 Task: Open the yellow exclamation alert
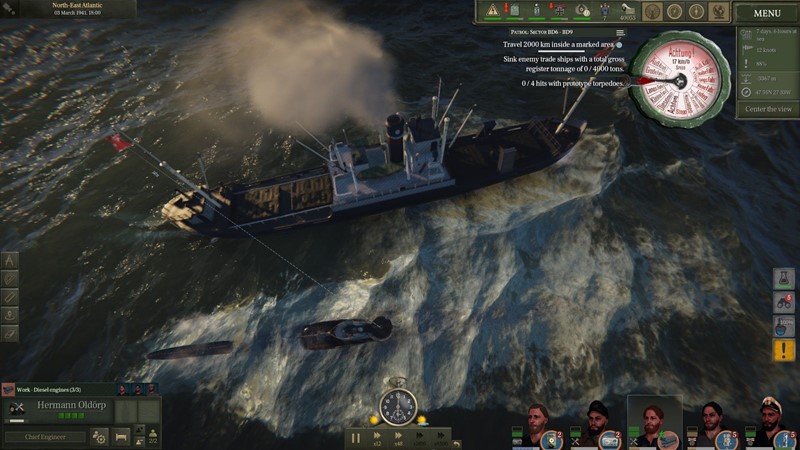pos(785,350)
